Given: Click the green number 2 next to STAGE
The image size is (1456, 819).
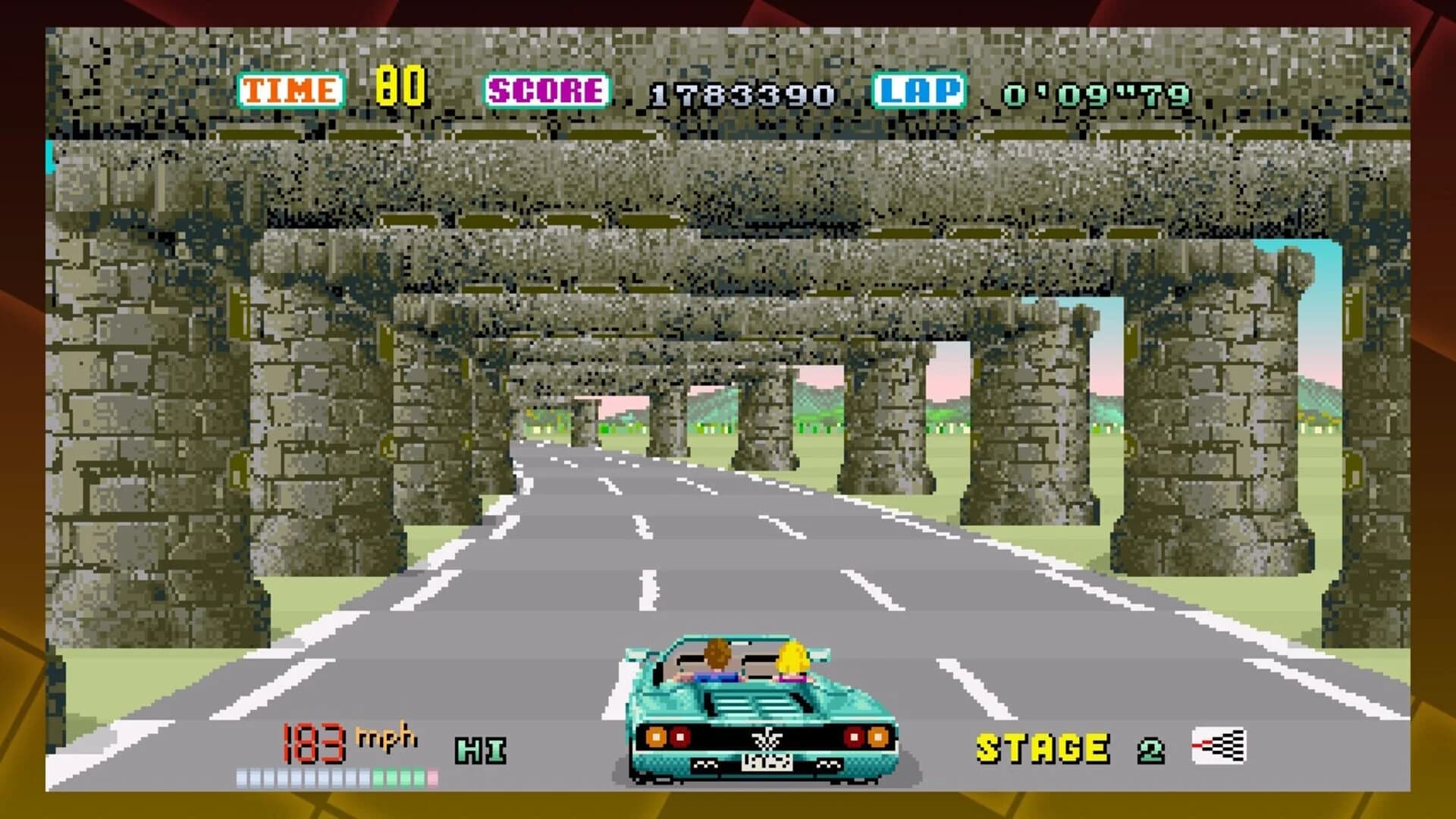Looking at the screenshot, I should [1150, 751].
